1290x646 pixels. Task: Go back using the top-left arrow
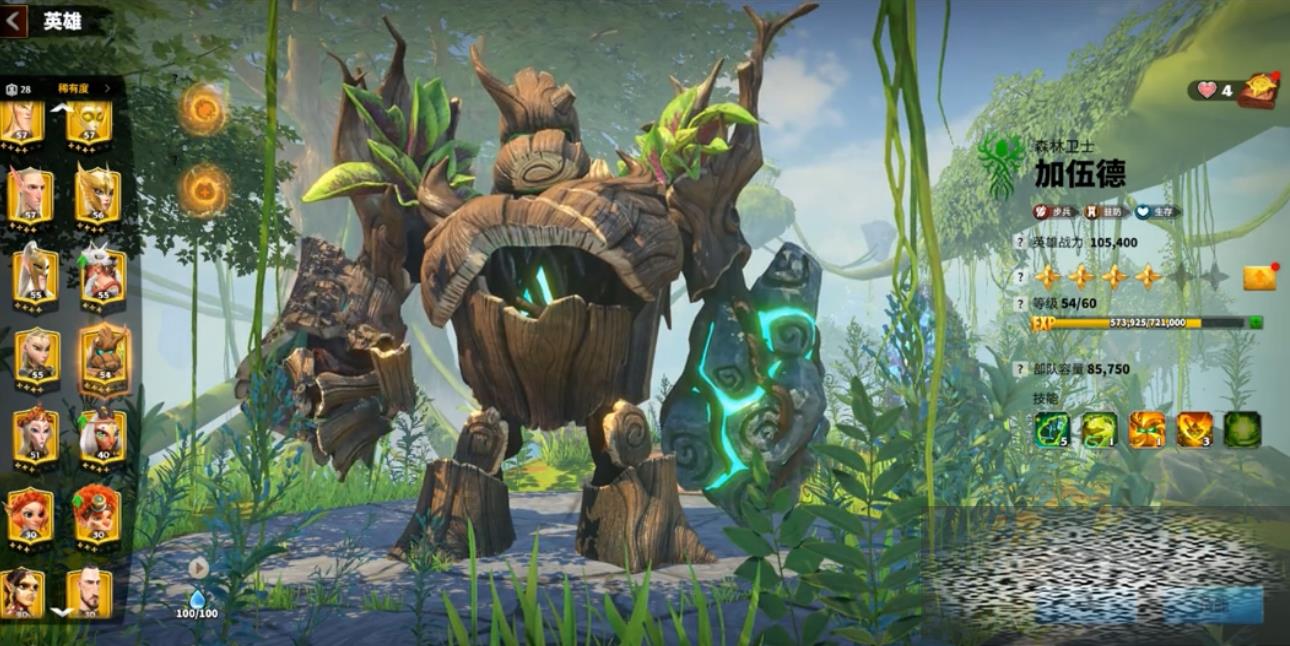tap(15, 20)
